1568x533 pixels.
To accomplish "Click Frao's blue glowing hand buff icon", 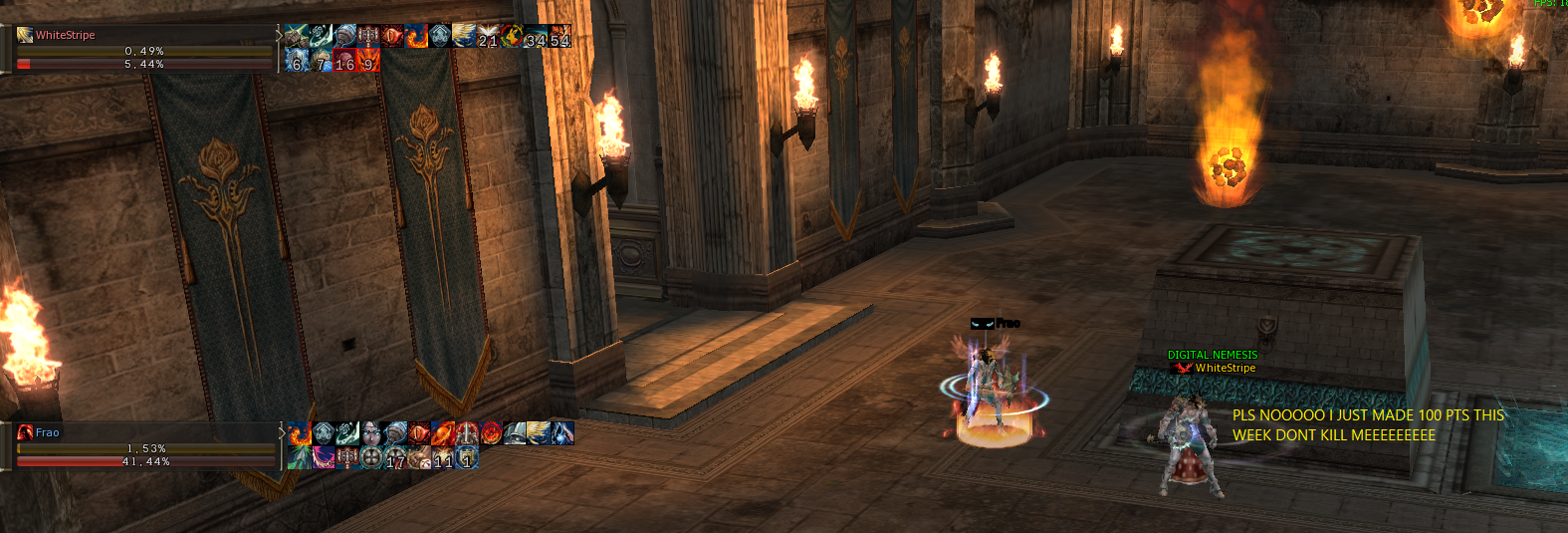I will tap(562, 433).
